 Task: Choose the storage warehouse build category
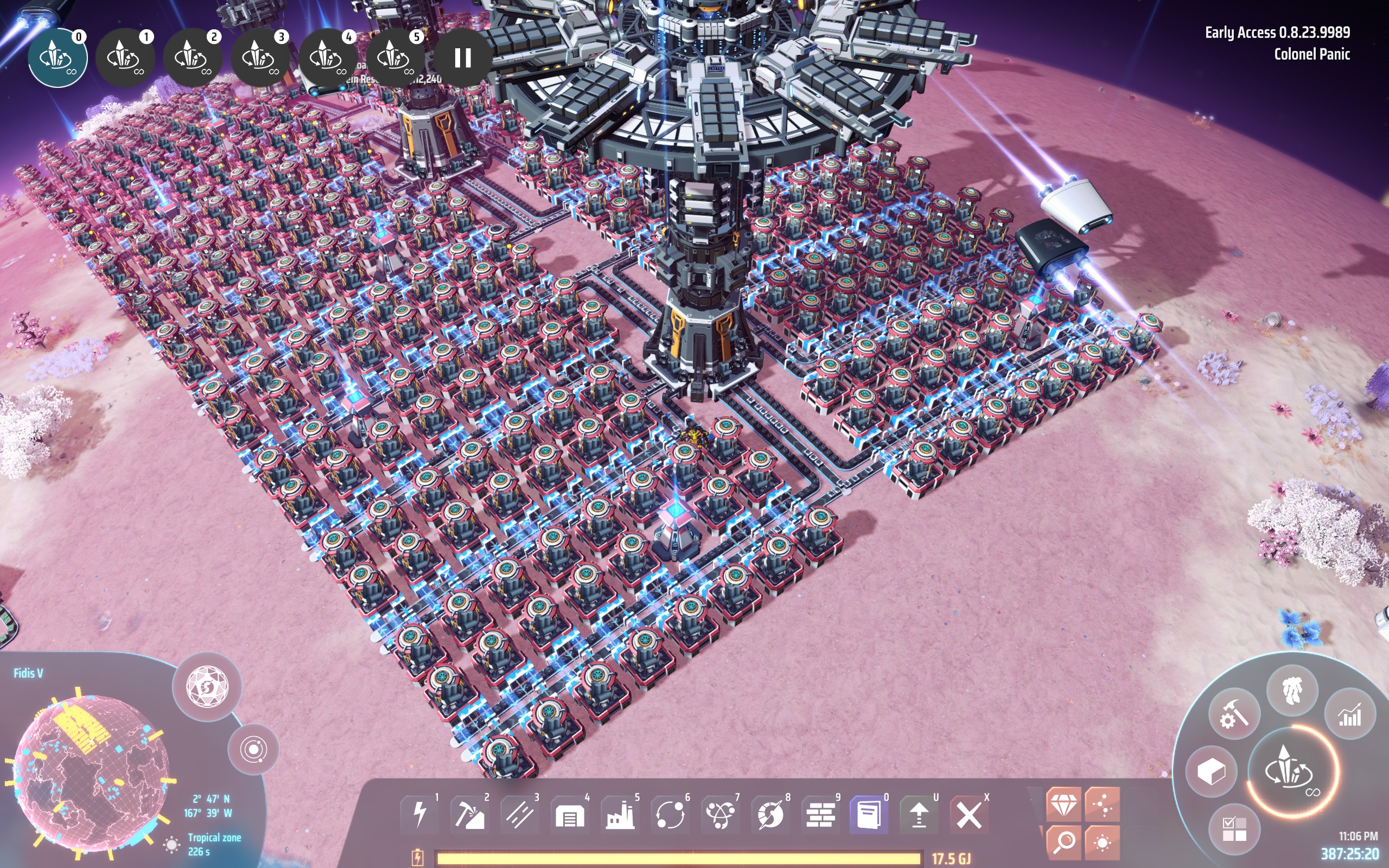coord(570,814)
